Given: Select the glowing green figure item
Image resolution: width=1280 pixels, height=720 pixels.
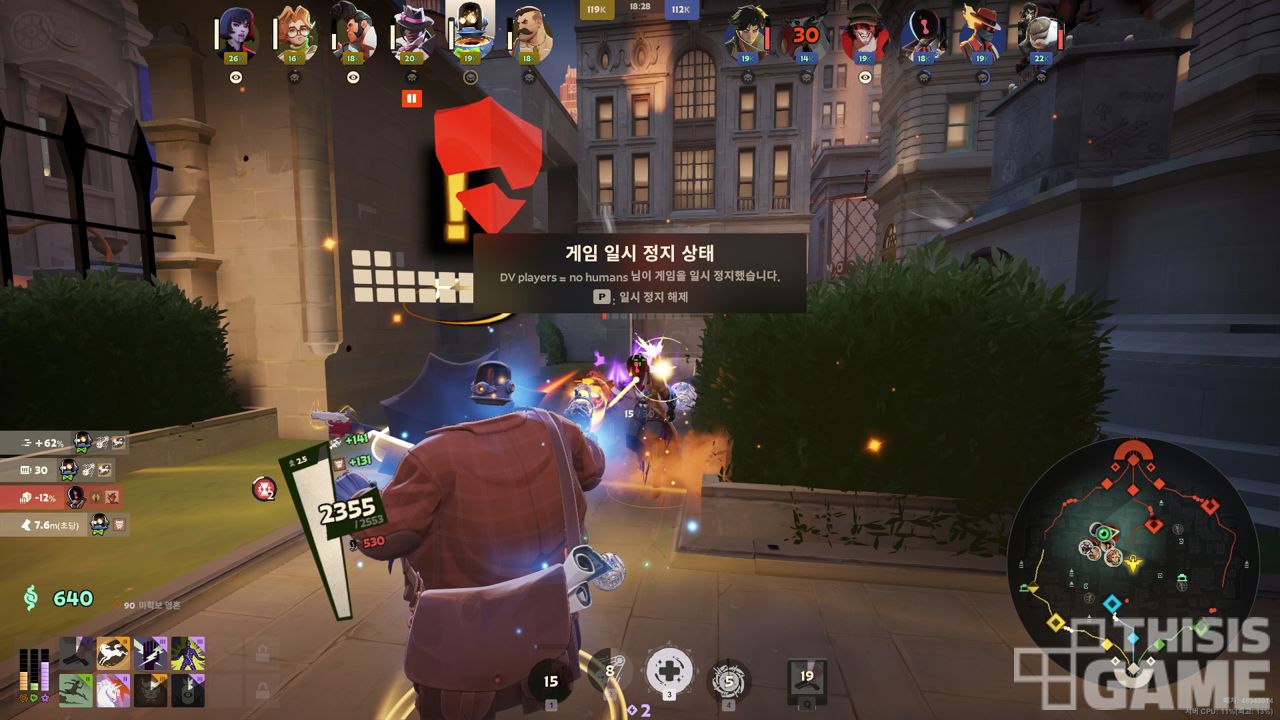Looking at the screenshot, I should pyautogui.click(x=187, y=653).
